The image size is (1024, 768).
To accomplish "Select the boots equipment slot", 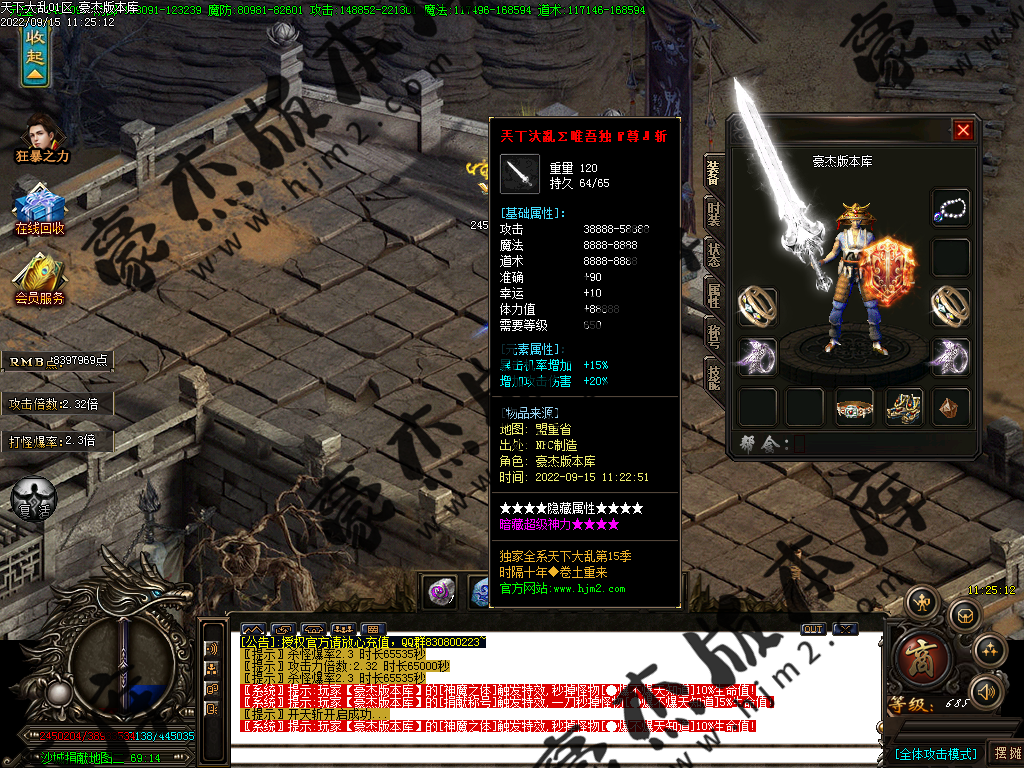I will click(903, 407).
